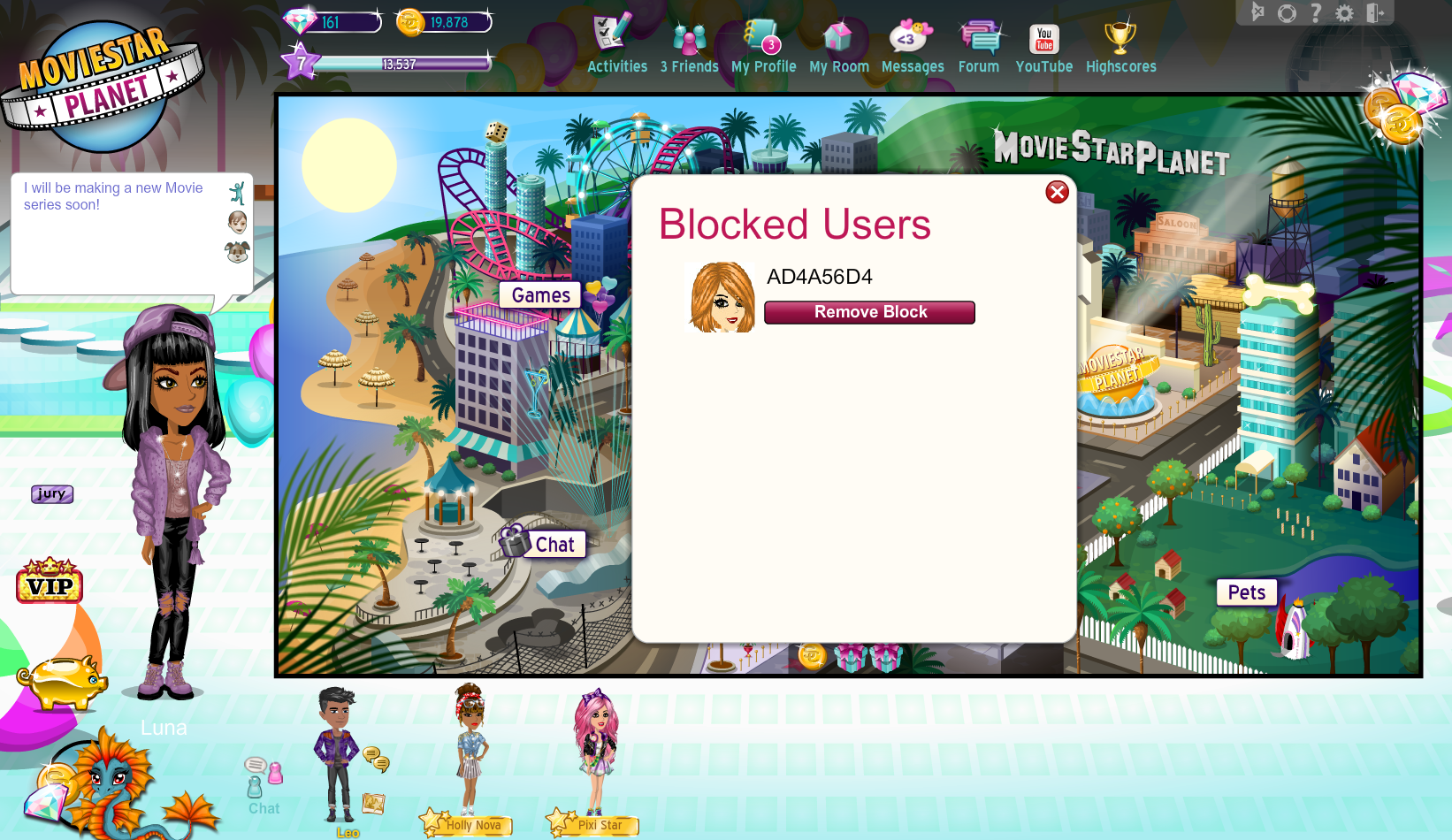Open the gear settings
1452x840 pixels.
1344,12
